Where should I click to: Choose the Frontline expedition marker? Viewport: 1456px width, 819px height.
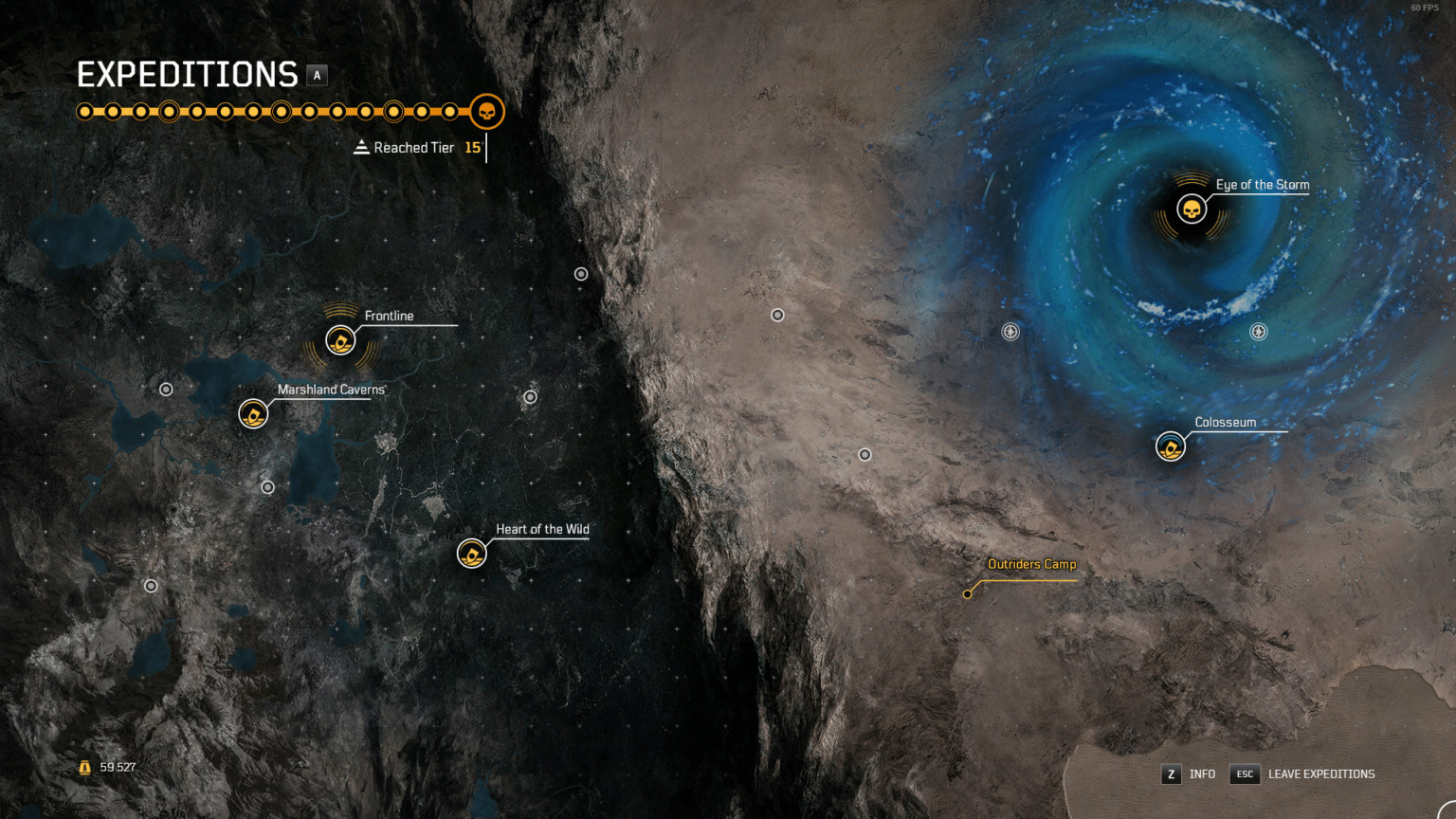340,339
